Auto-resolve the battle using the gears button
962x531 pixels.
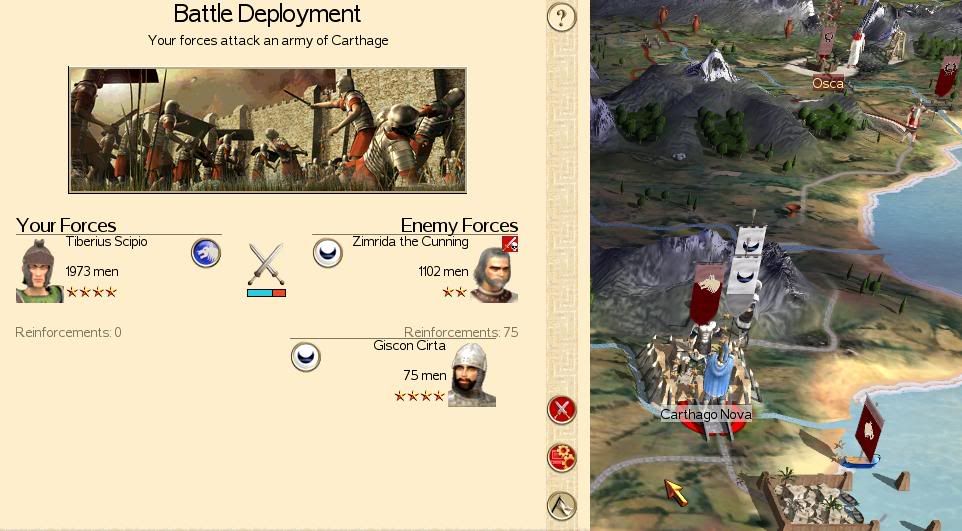point(562,458)
